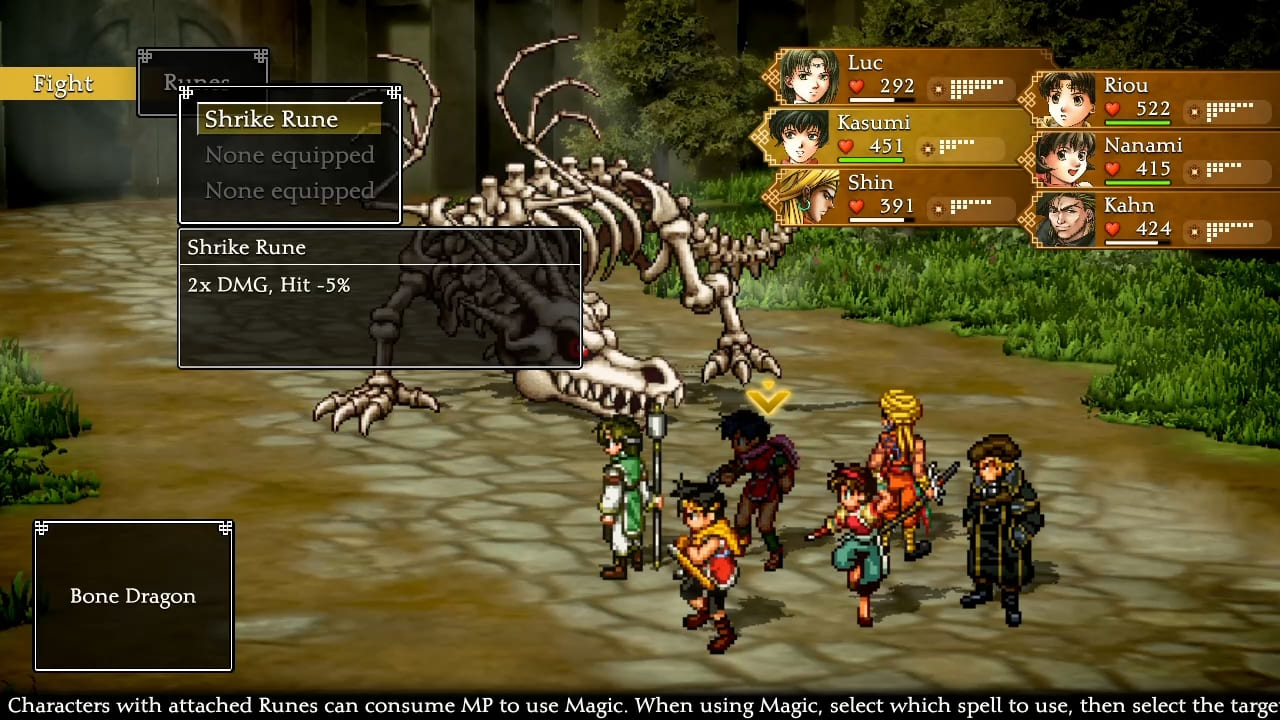Click the Bone Dragon enemy name box

(x=133, y=596)
